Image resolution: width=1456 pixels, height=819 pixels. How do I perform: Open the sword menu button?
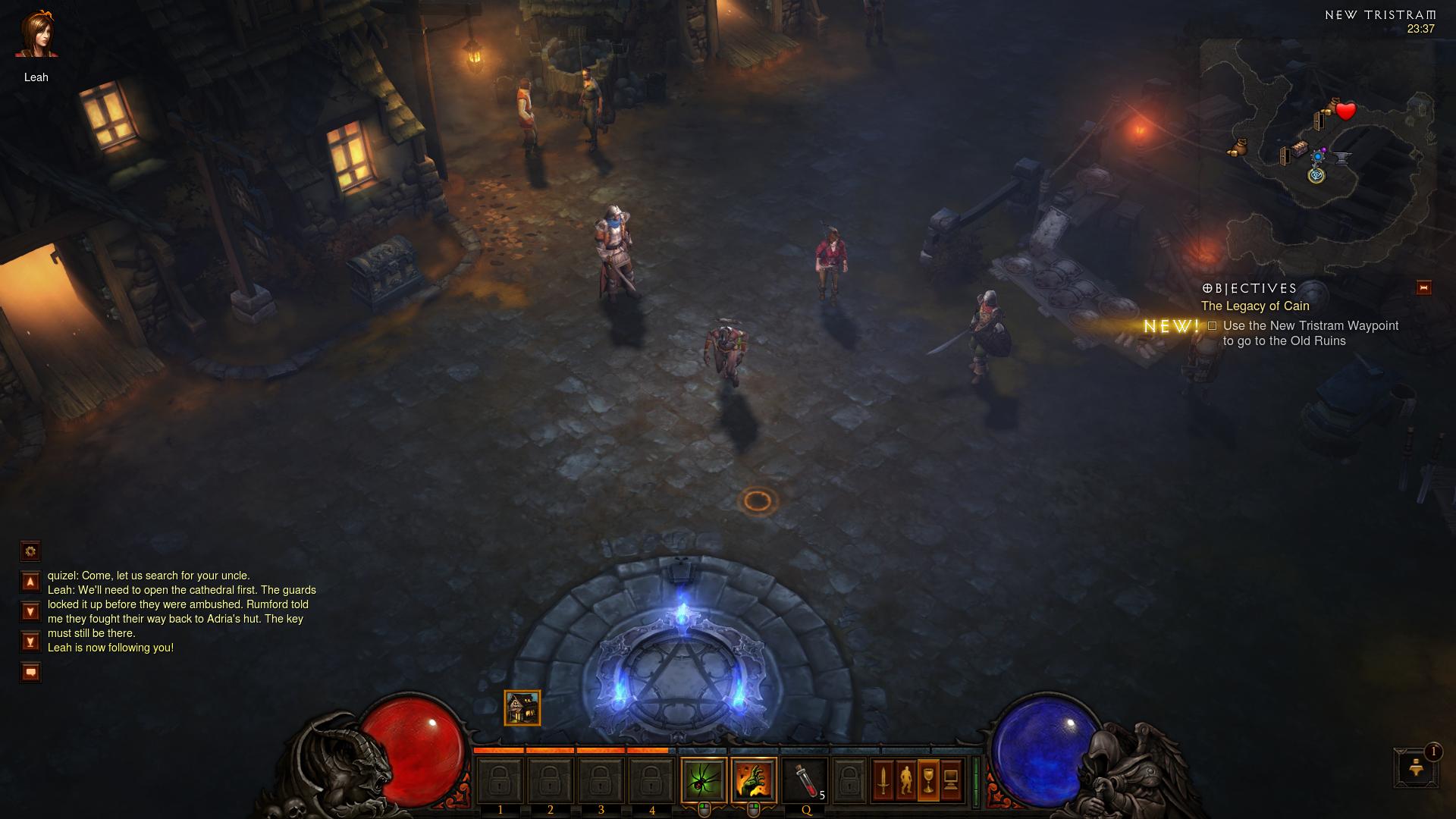(x=883, y=780)
